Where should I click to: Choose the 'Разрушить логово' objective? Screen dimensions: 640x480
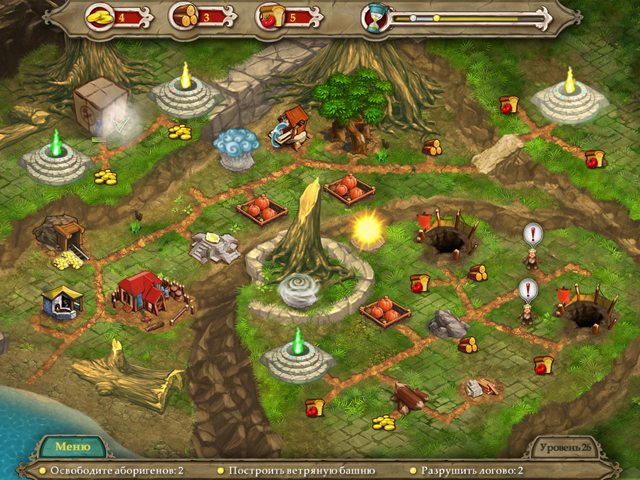474,470
